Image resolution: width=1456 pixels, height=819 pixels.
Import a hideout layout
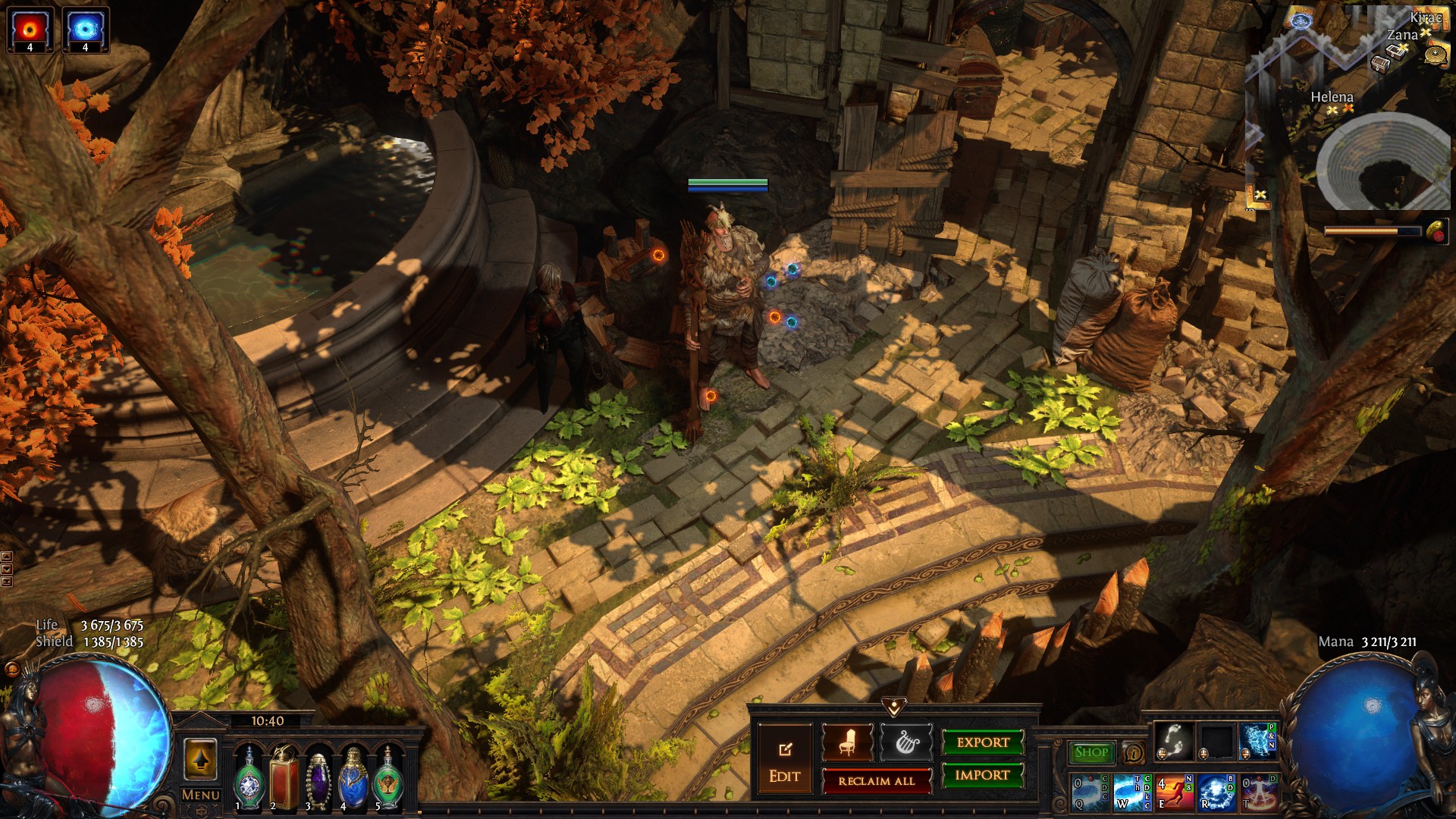[983, 775]
